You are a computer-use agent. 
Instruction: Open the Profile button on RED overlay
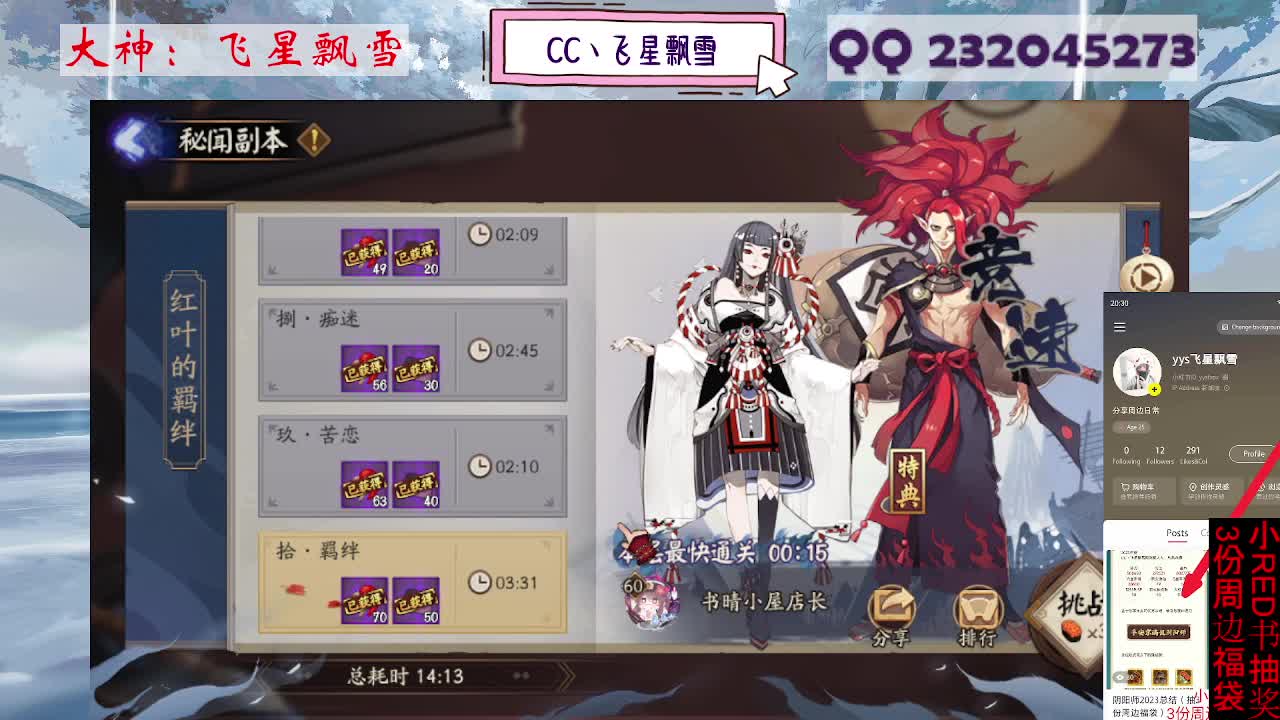(1252, 455)
